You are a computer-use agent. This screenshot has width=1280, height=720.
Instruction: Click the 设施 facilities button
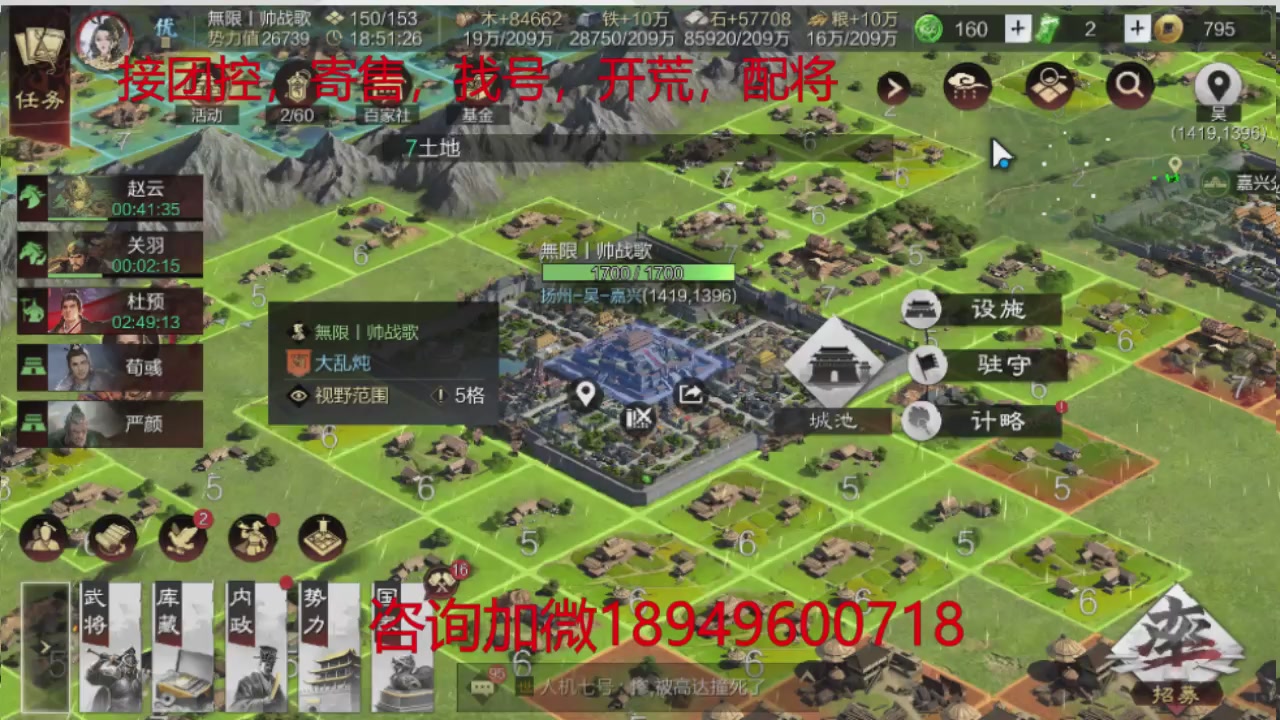[997, 310]
